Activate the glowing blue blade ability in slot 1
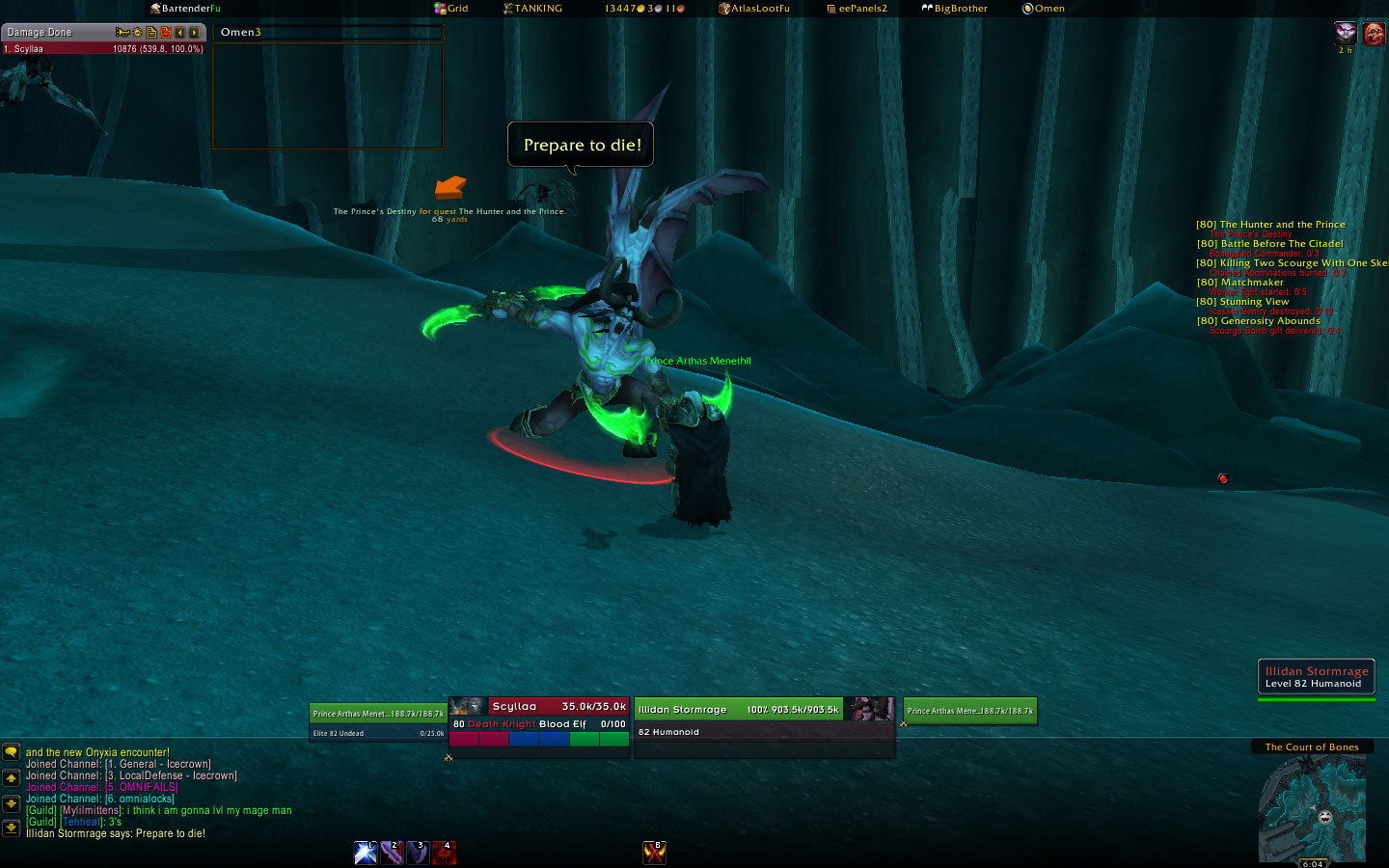Viewport: 1389px width, 868px height. [366, 853]
